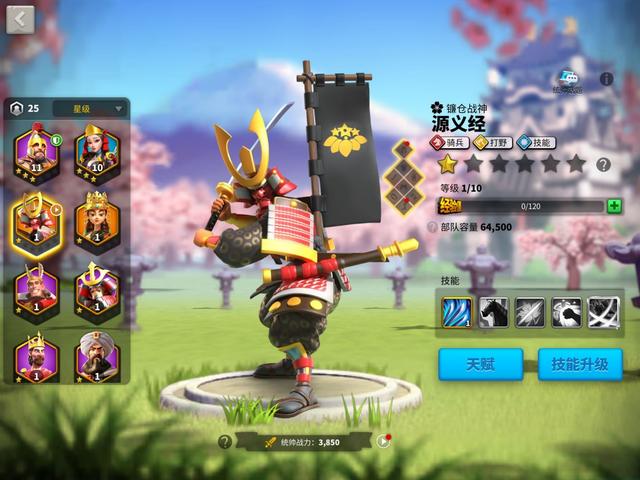Show help for 统帅战力 commander power
Screen dimensions: 640x480
click(225, 441)
